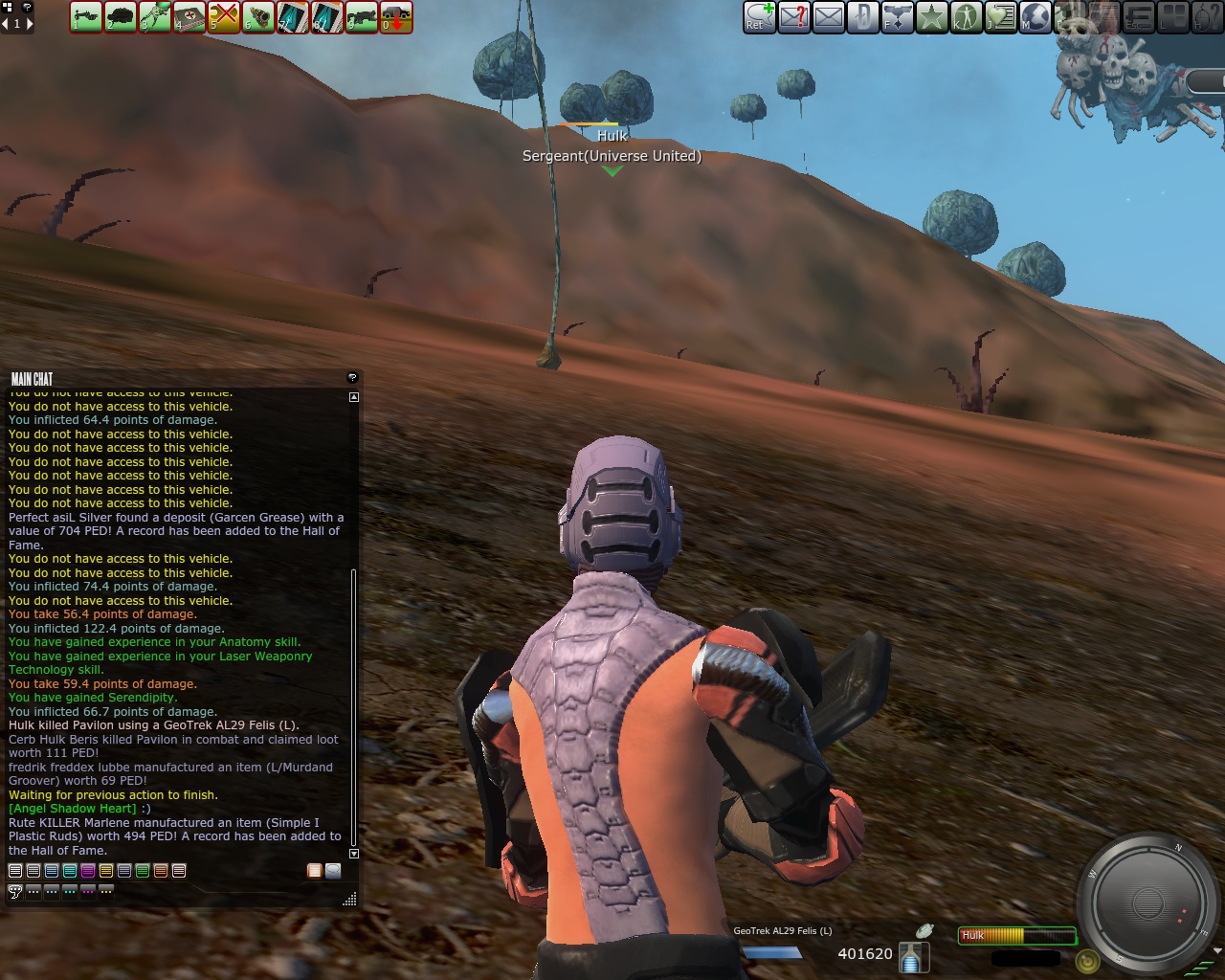Activate the crossed-out wrench slot 5
The width and height of the screenshot is (1225, 980).
[224, 16]
